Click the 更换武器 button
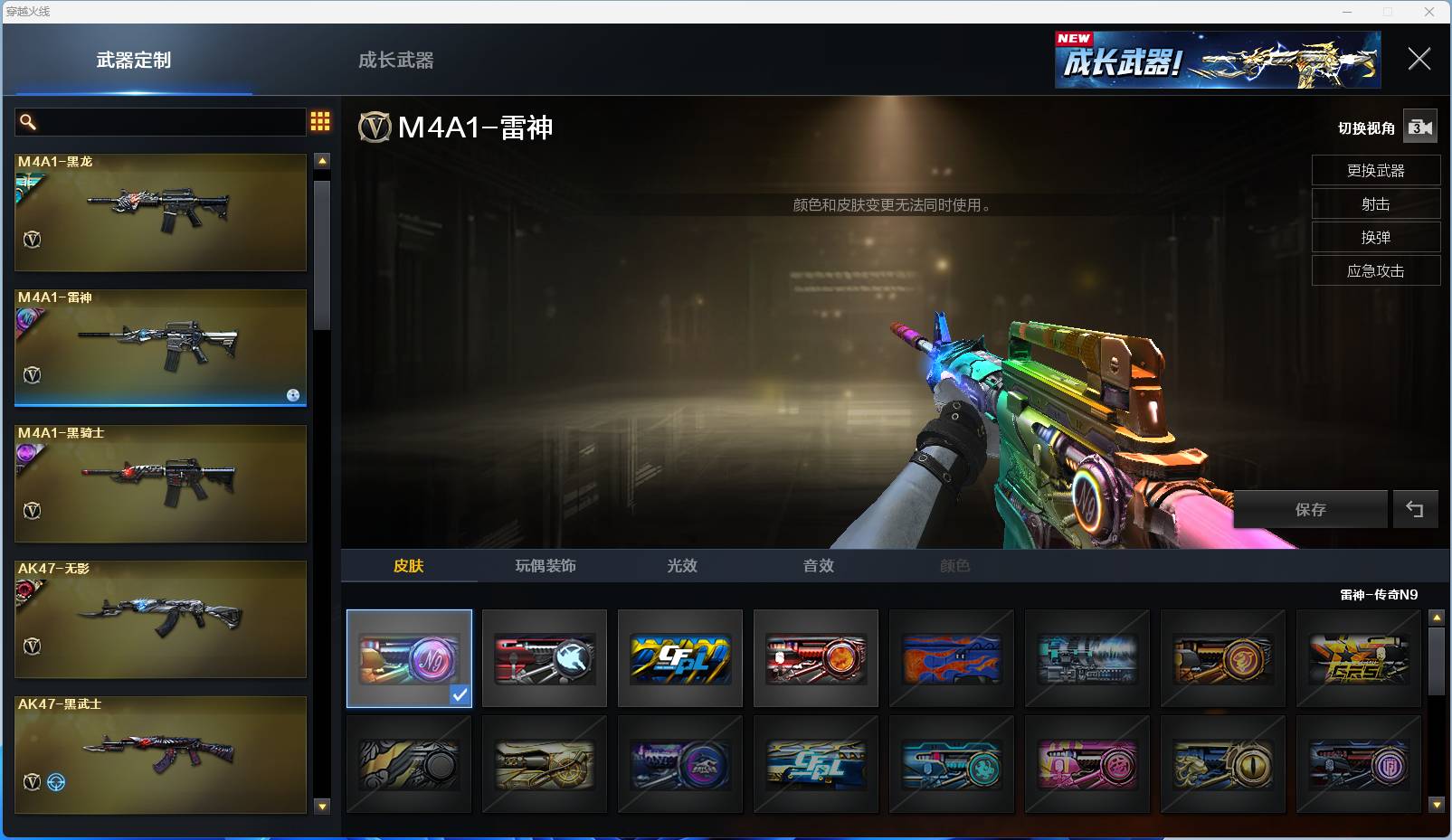This screenshot has width=1452, height=840. (x=1375, y=171)
